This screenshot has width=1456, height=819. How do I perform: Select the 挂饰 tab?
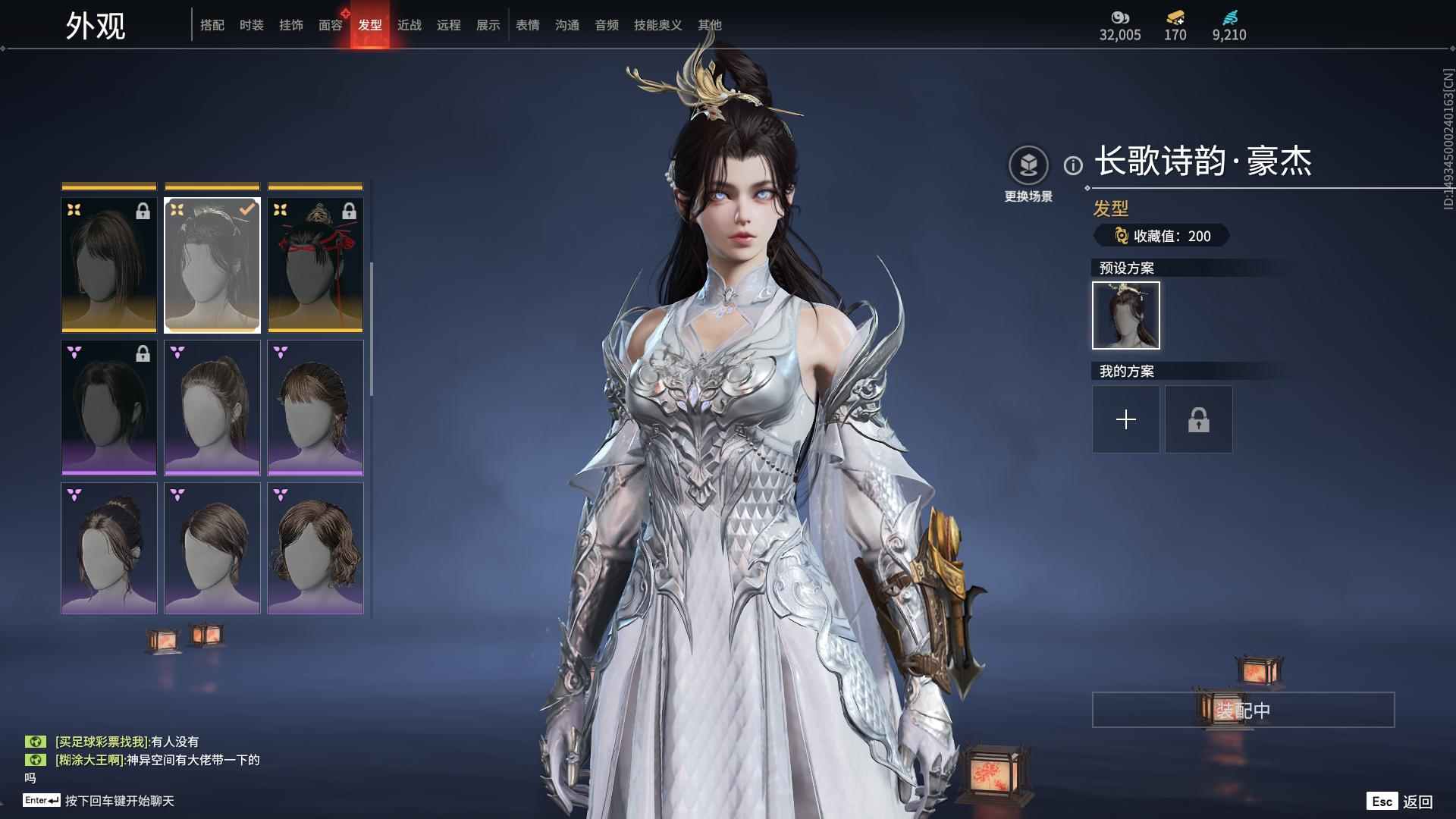pos(291,25)
